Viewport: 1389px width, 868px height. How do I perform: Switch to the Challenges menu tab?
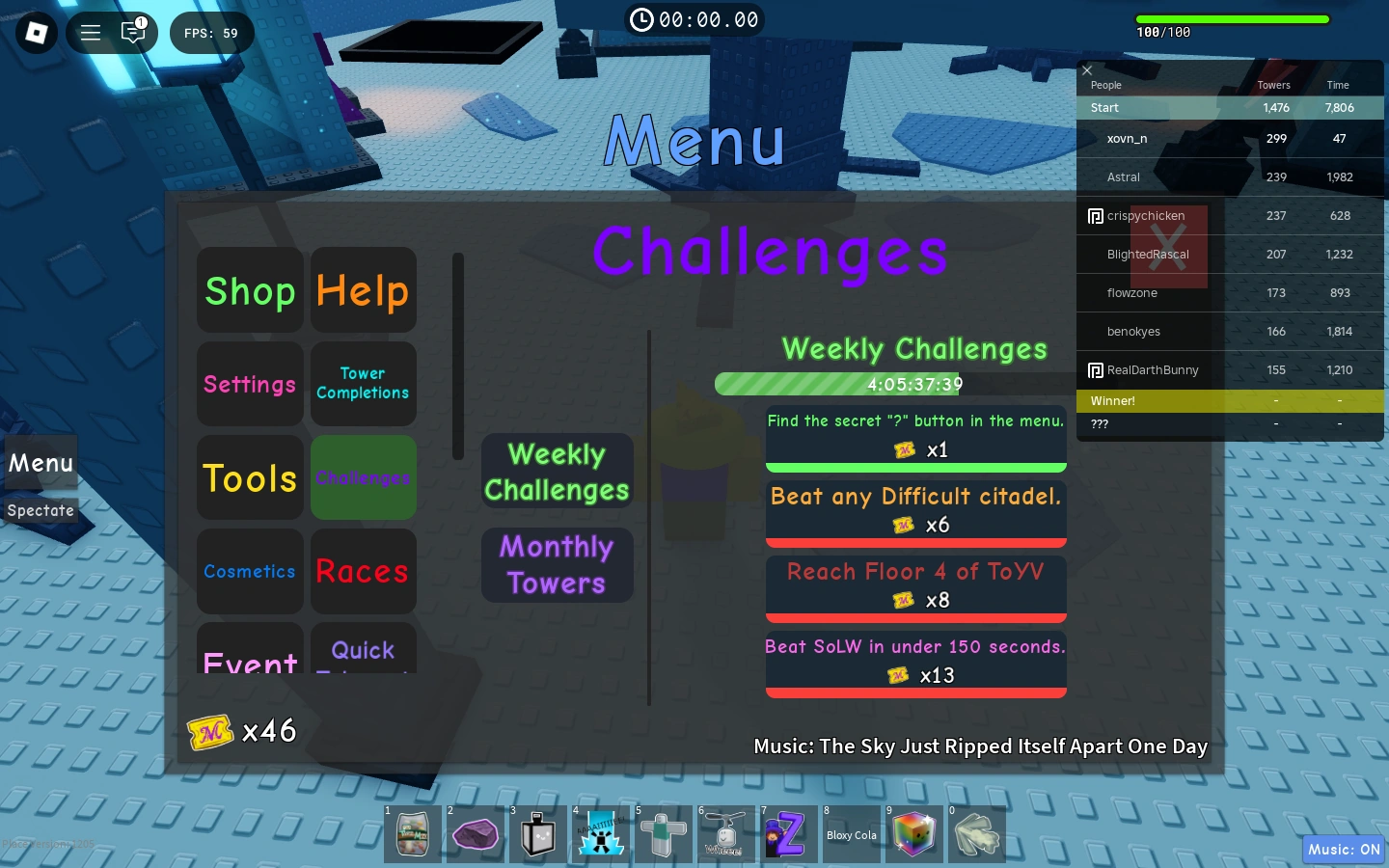[x=364, y=477]
